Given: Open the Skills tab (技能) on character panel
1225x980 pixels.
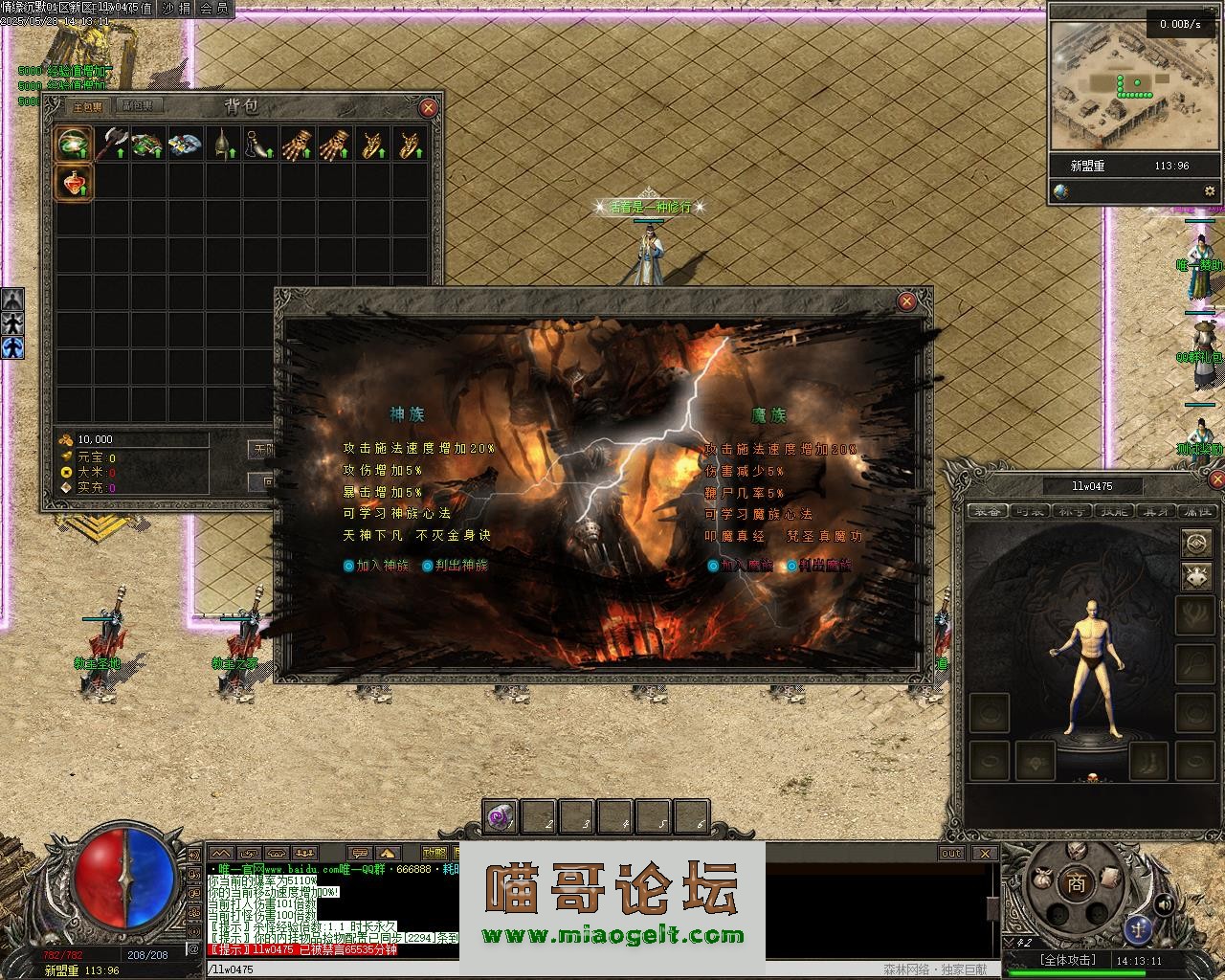Looking at the screenshot, I should pyautogui.click(x=1112, y=511).
